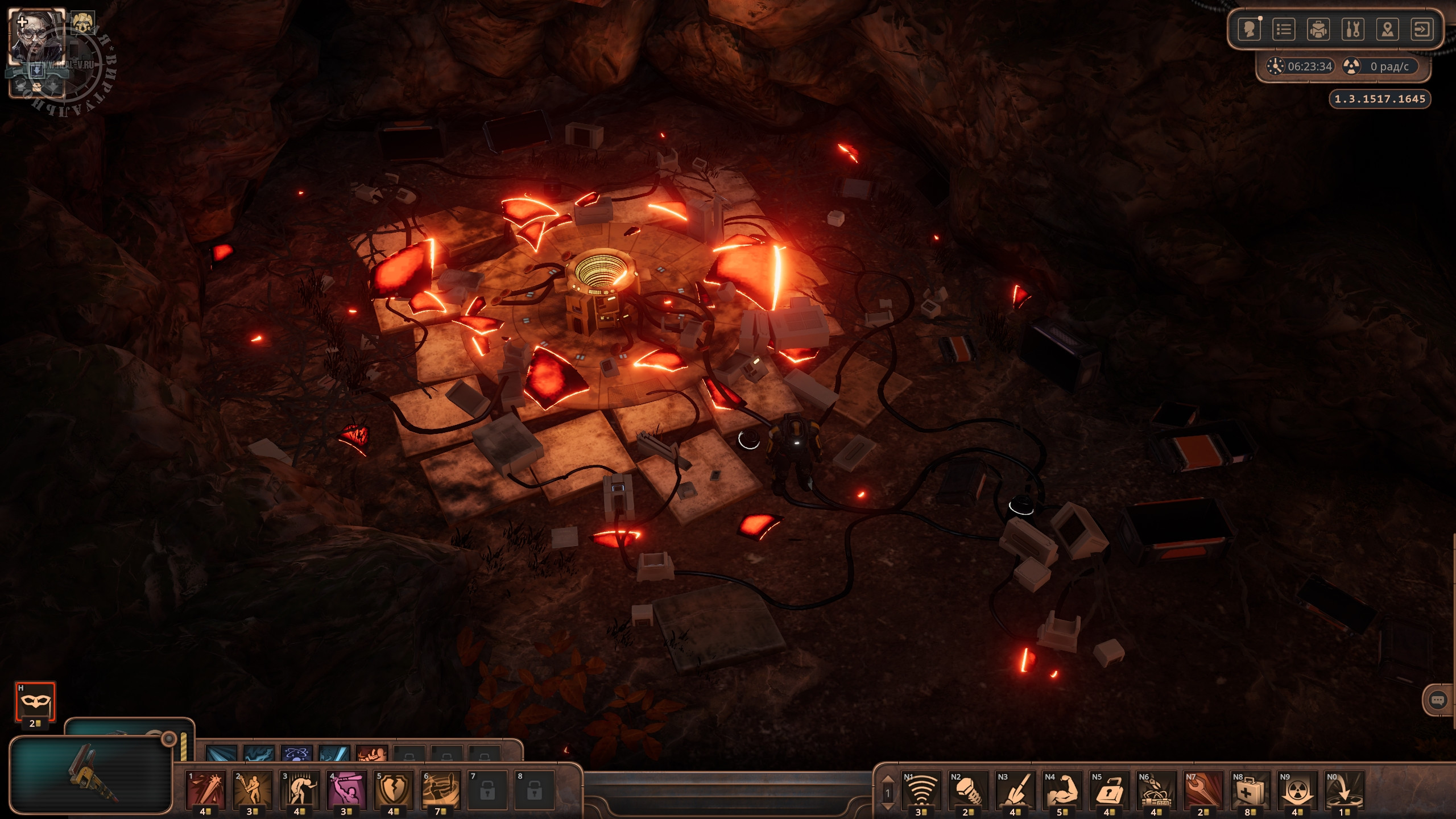1456x819 pixels.
Task: Use the broken shield ability
Action: (394, 789)
